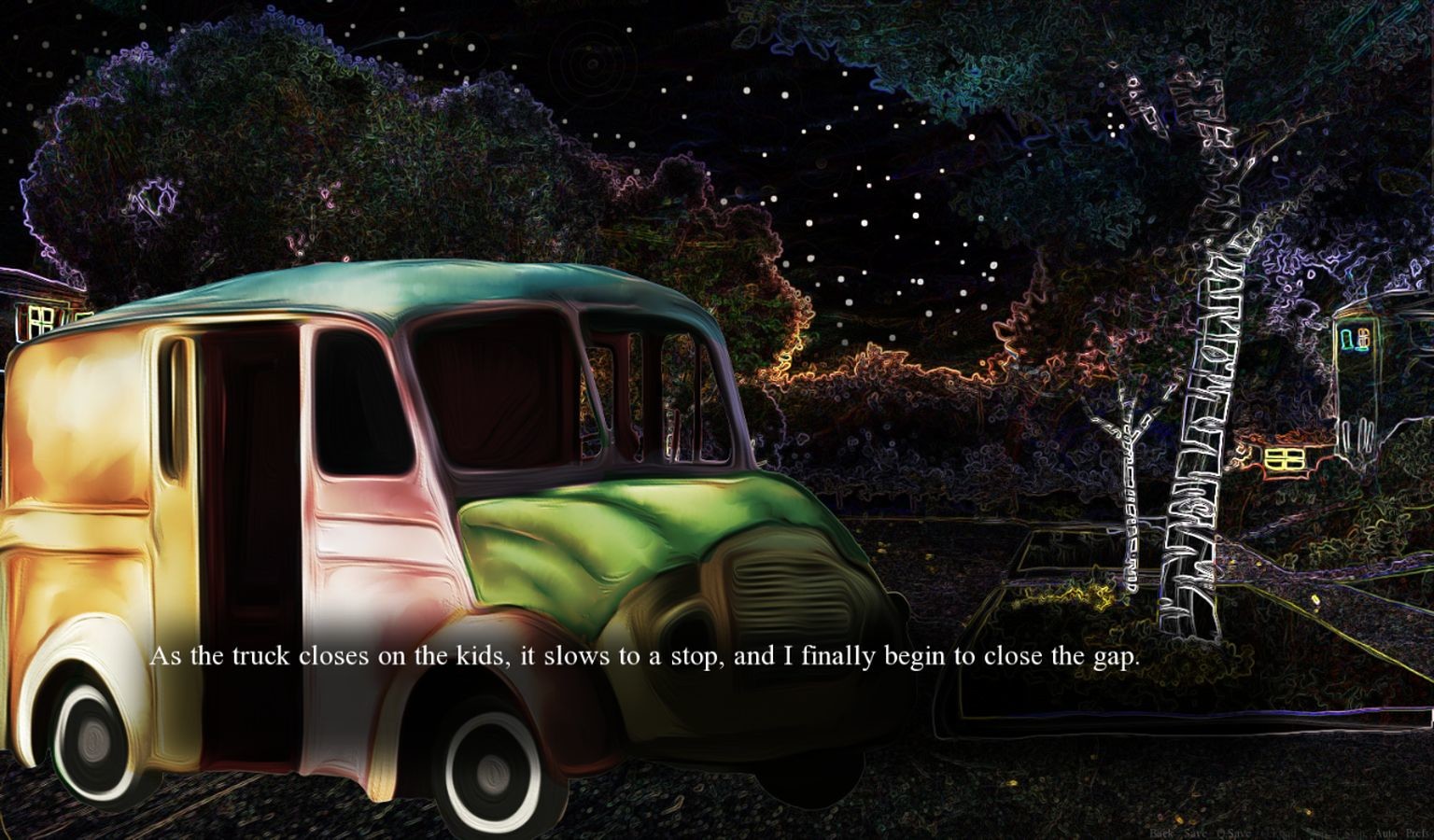Enable Skip mode from the quick menu
This screenshot has height=840, width=1434.
click(x=1315, y=832)
